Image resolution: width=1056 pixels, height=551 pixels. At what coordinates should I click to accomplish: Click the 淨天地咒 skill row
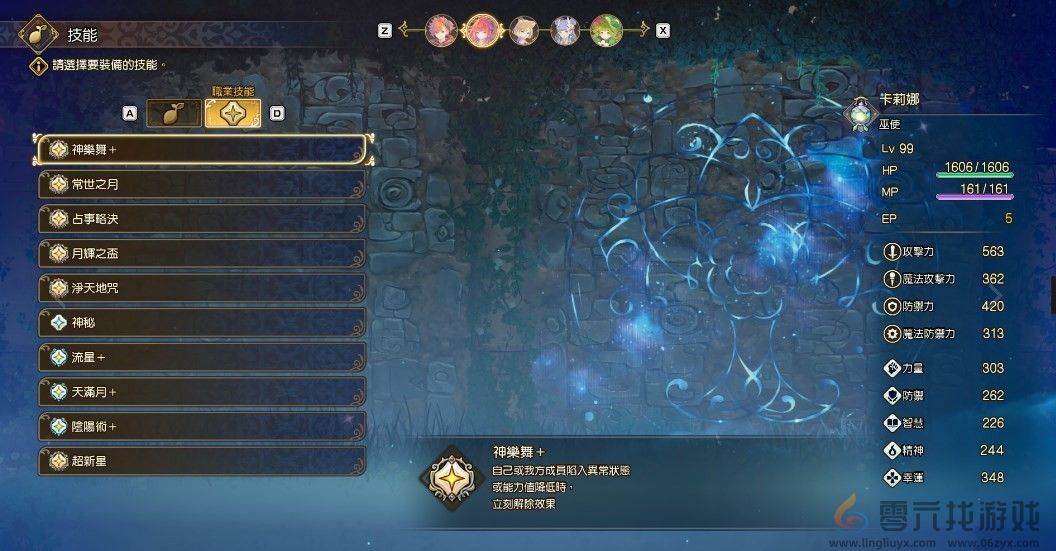point(203,288)
